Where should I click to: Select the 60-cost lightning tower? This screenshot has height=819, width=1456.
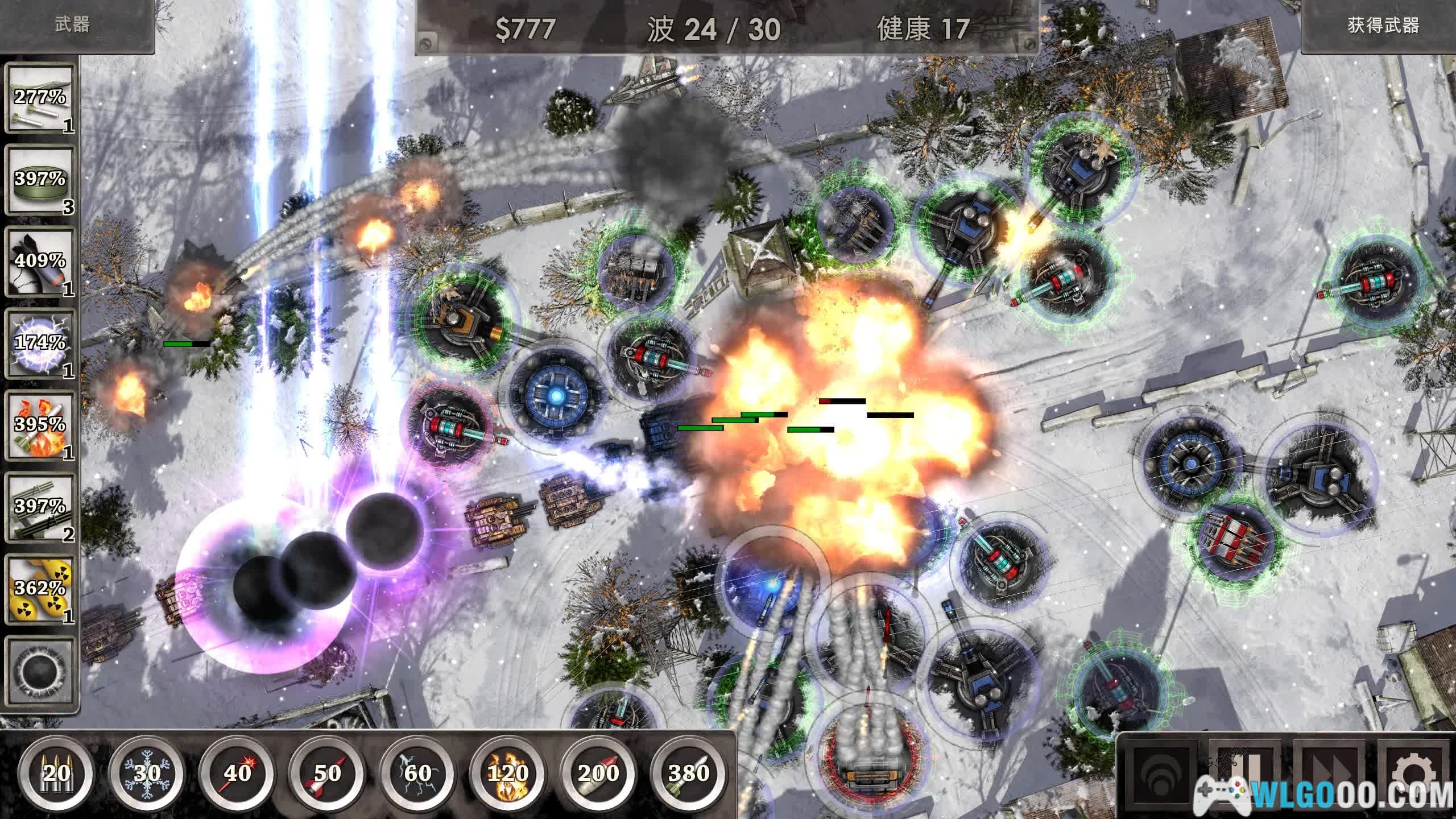pos(418,772)
